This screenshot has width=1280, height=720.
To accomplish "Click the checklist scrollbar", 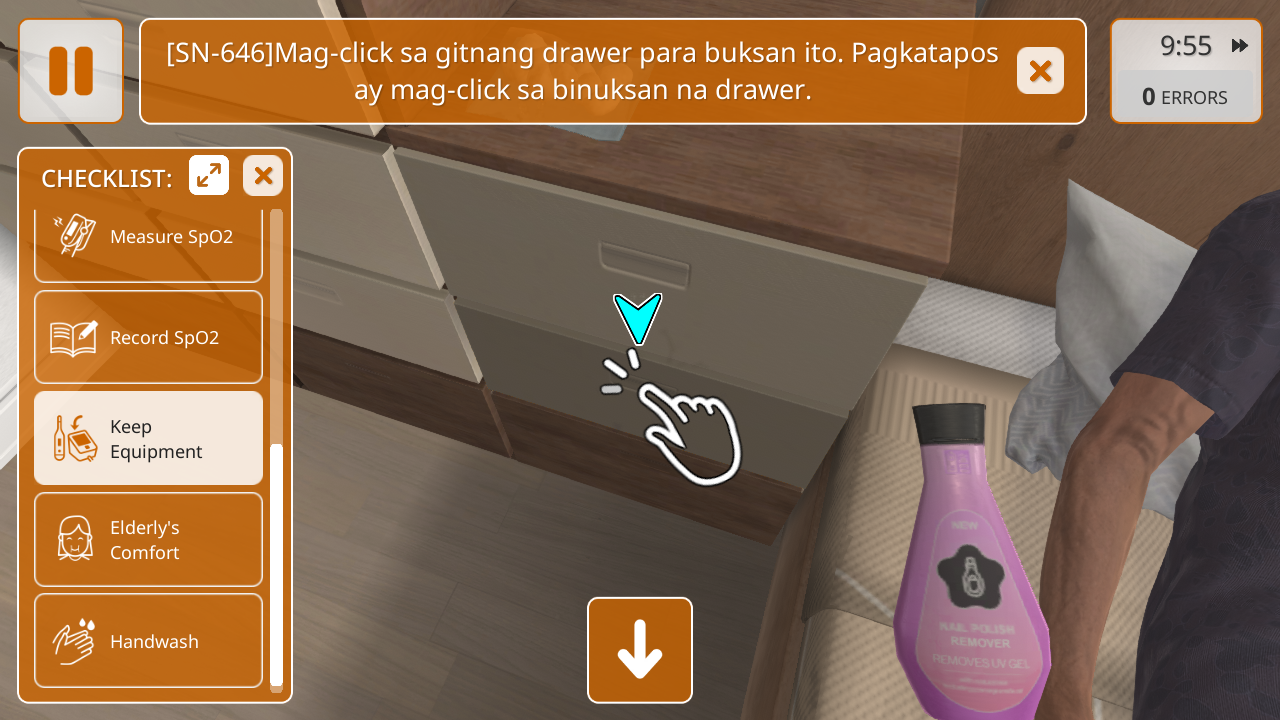I will 276,563.
